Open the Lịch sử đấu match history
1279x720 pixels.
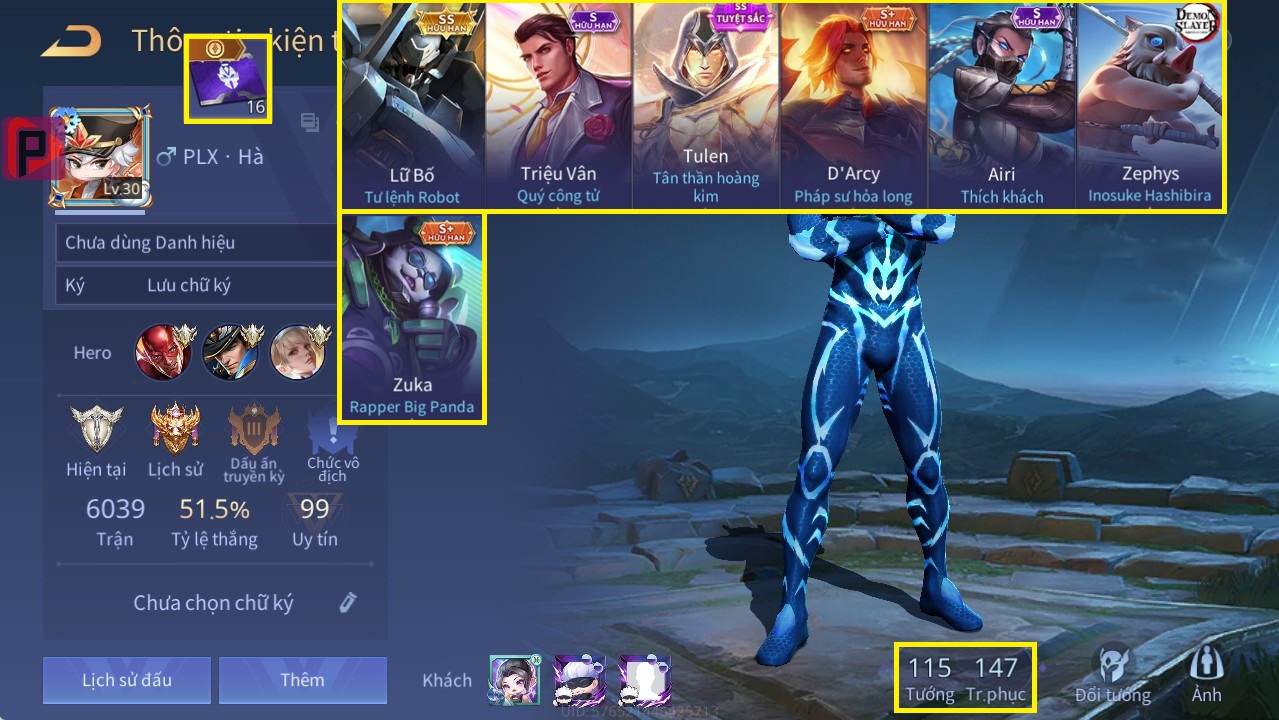pos(127,681)
